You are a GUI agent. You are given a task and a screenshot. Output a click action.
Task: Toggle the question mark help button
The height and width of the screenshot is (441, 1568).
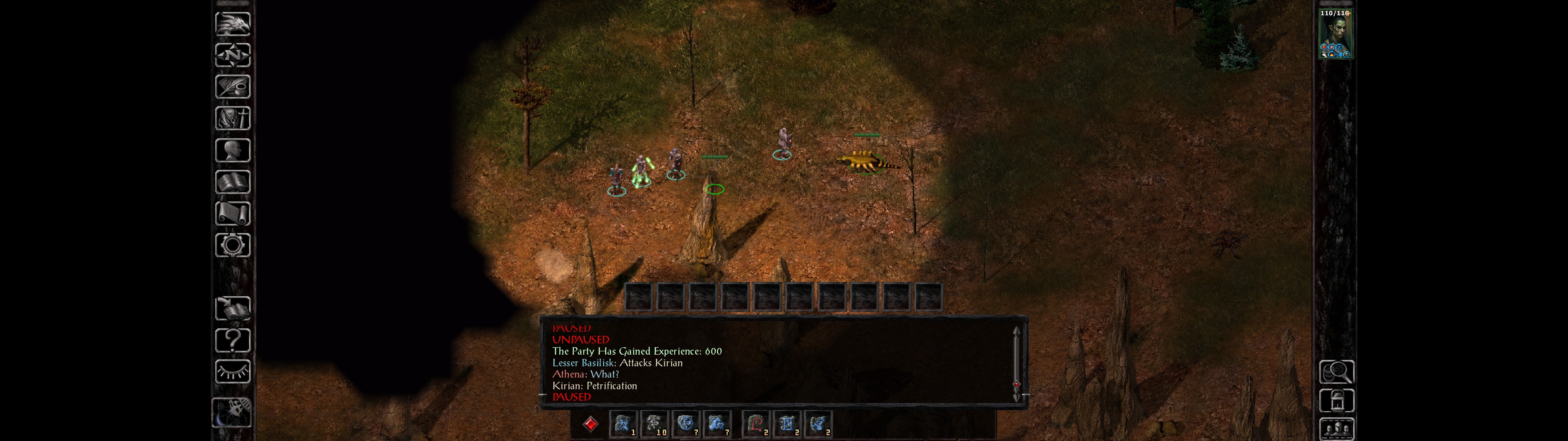(232, 341)
